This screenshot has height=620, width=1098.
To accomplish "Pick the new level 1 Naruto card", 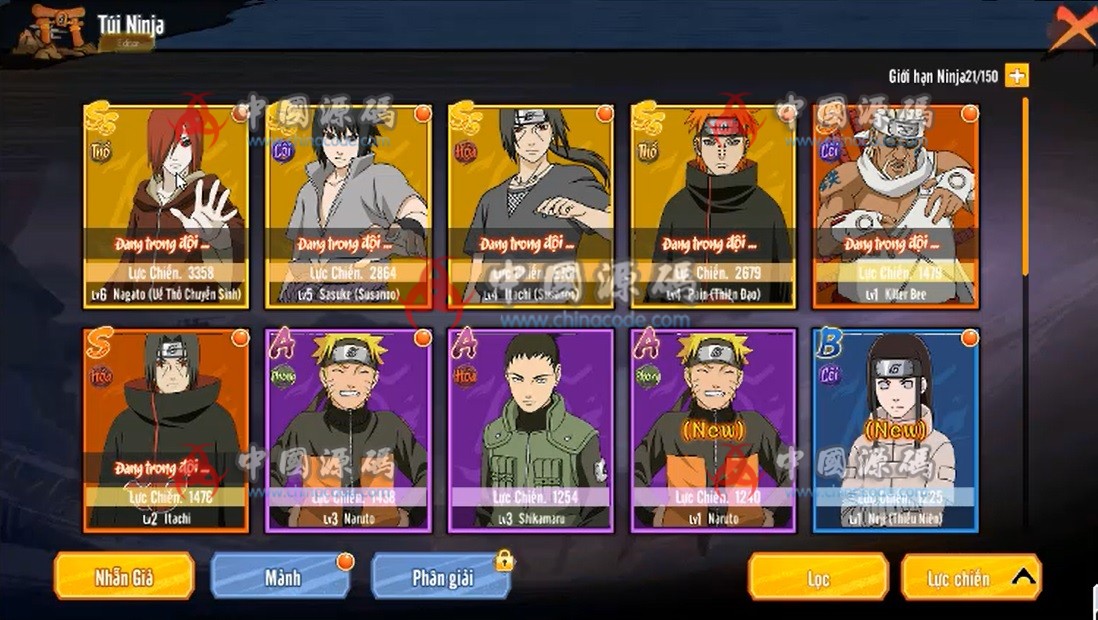I will pos(713,430).
